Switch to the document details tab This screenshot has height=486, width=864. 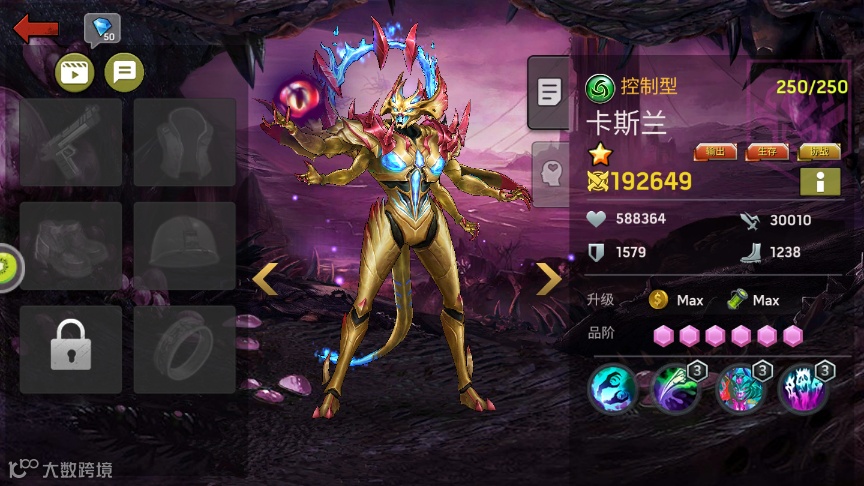[x=549, y=93]
